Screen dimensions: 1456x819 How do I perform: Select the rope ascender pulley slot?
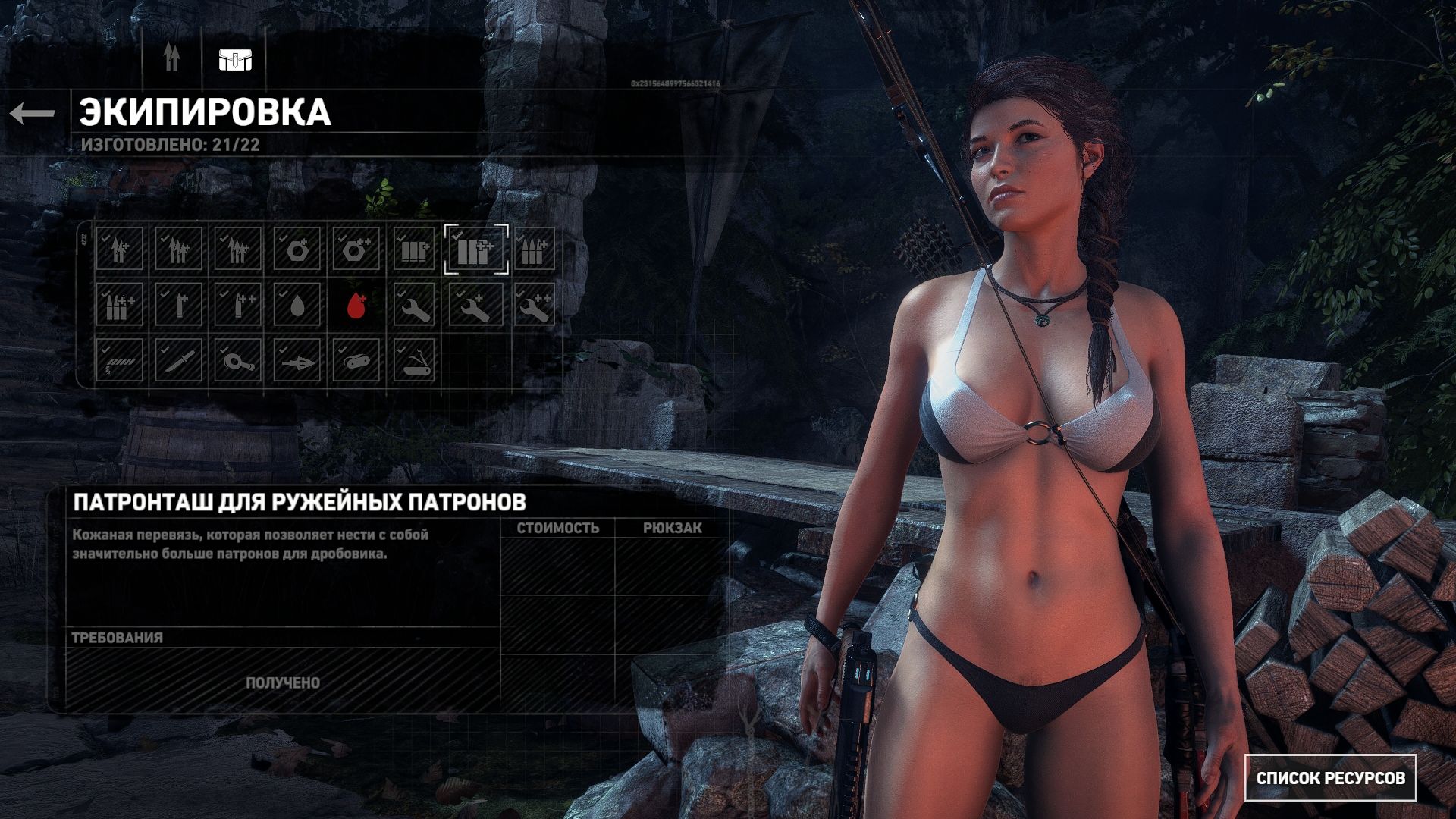237,360
